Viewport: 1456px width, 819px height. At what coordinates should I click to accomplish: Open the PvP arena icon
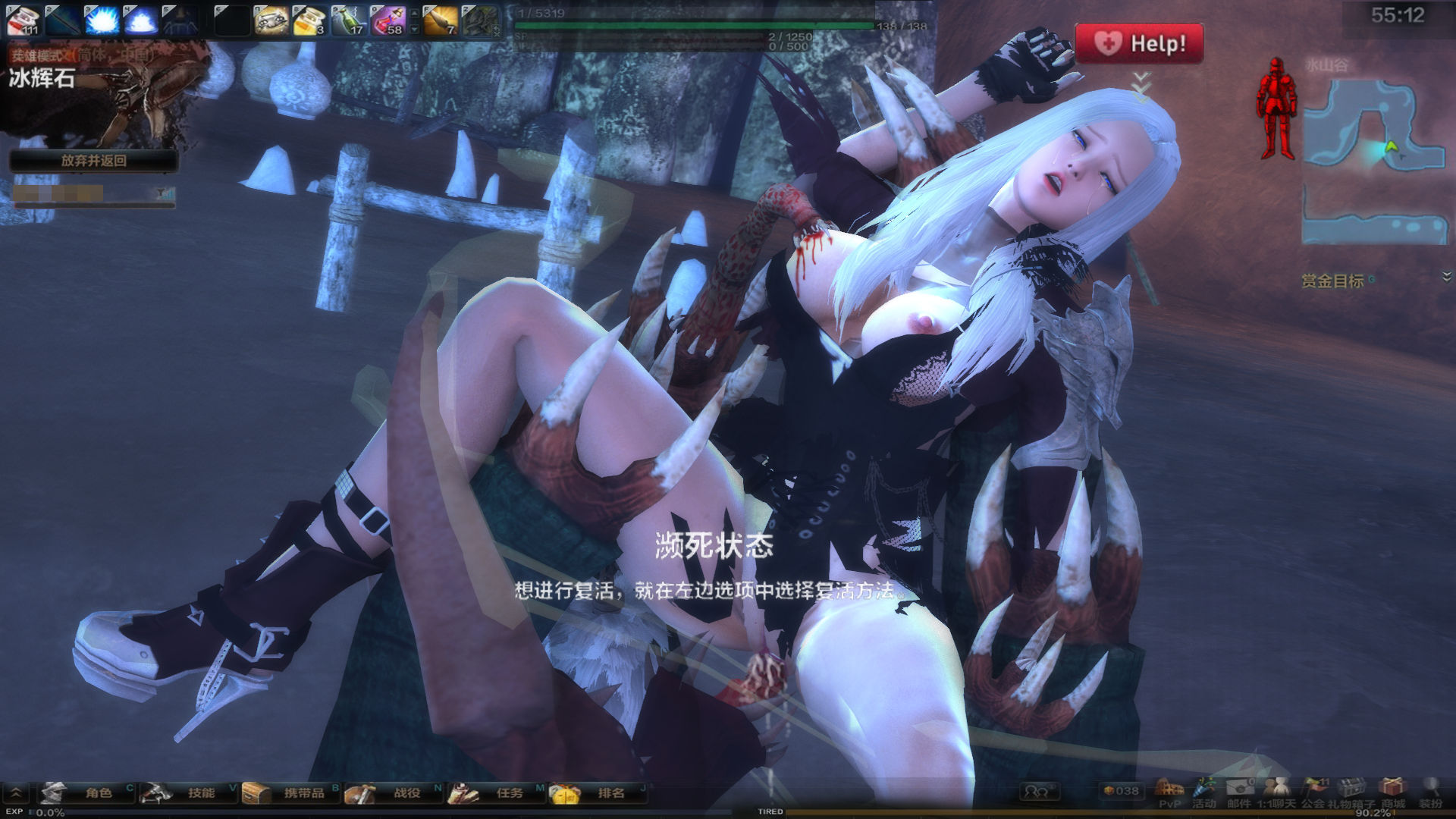tap(1170, 792)
